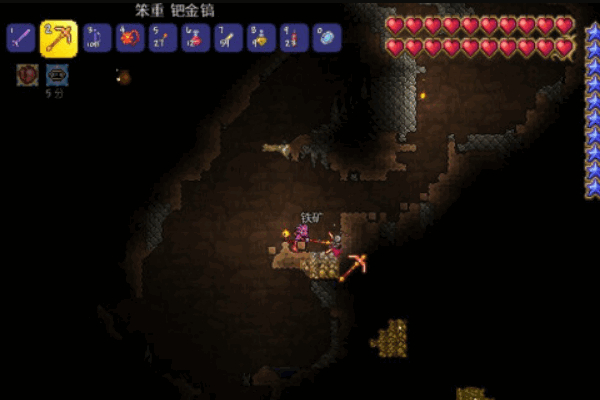This screenshot has width=600, height=400.
Task: Click the round red buff icon
Action: [x=27, y=74]
